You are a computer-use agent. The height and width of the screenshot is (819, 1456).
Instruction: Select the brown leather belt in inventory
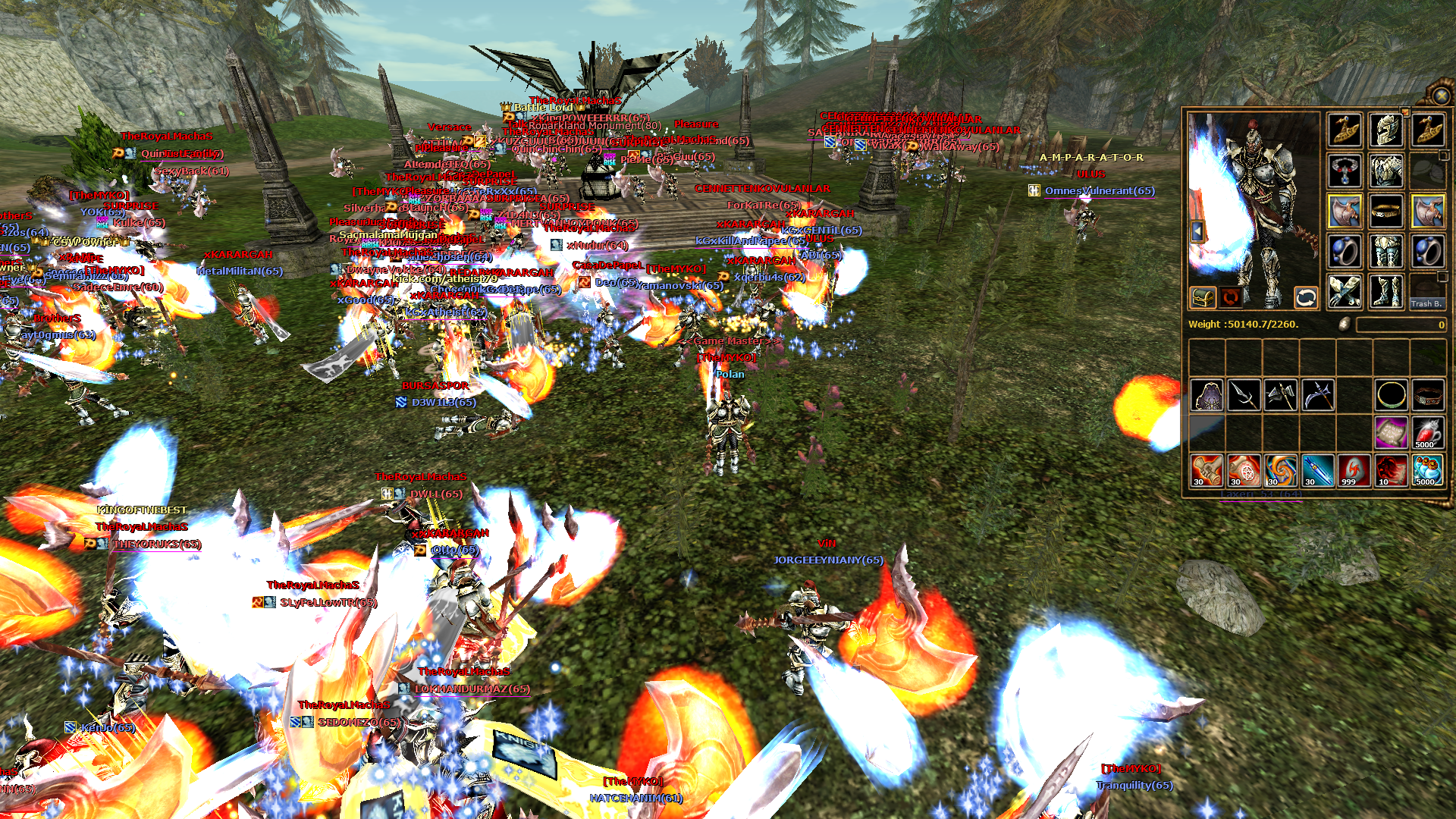[1428, 395]
